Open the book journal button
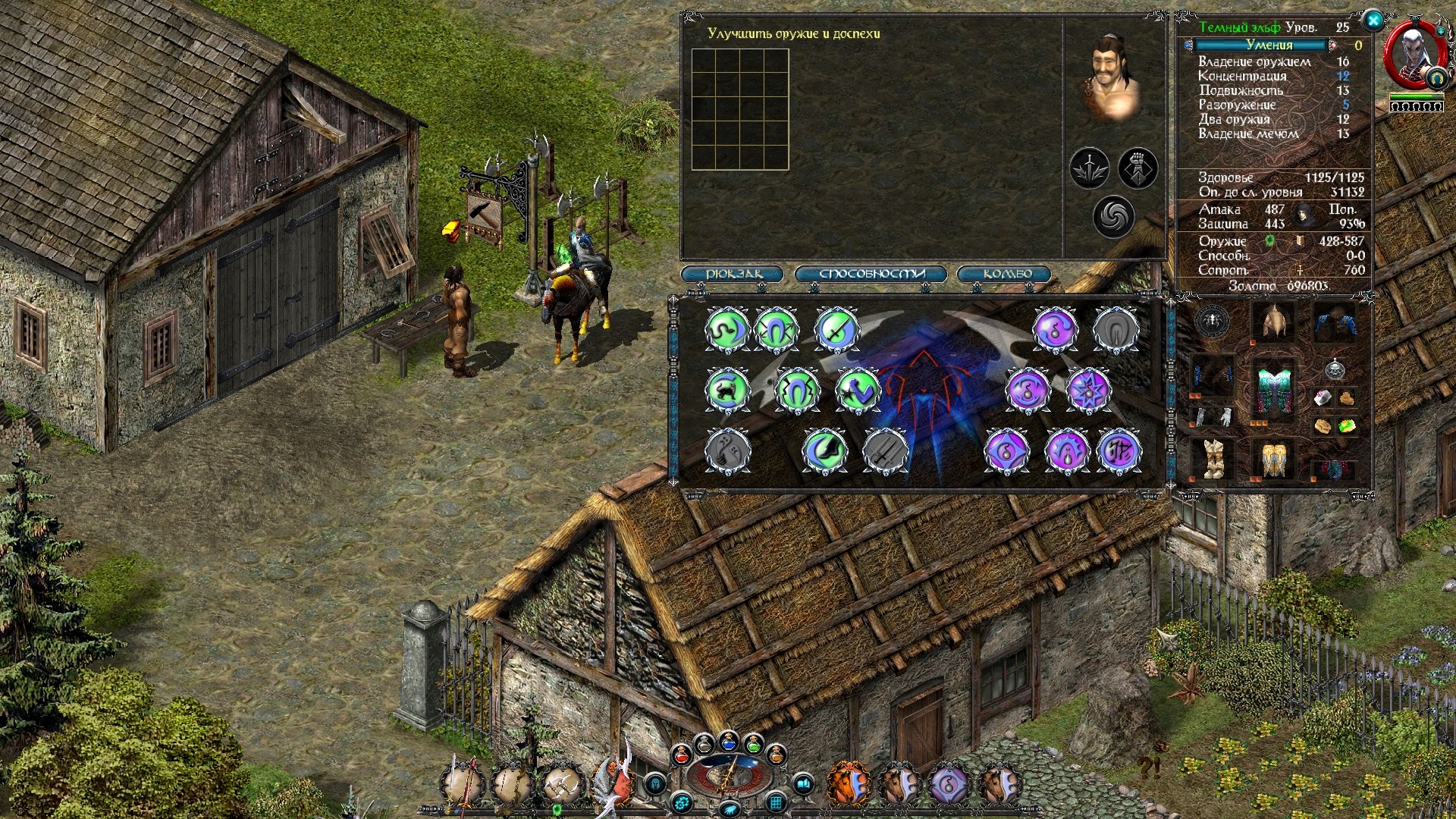This screenshot has width=1456, height=819. click(x=804, y=783)
